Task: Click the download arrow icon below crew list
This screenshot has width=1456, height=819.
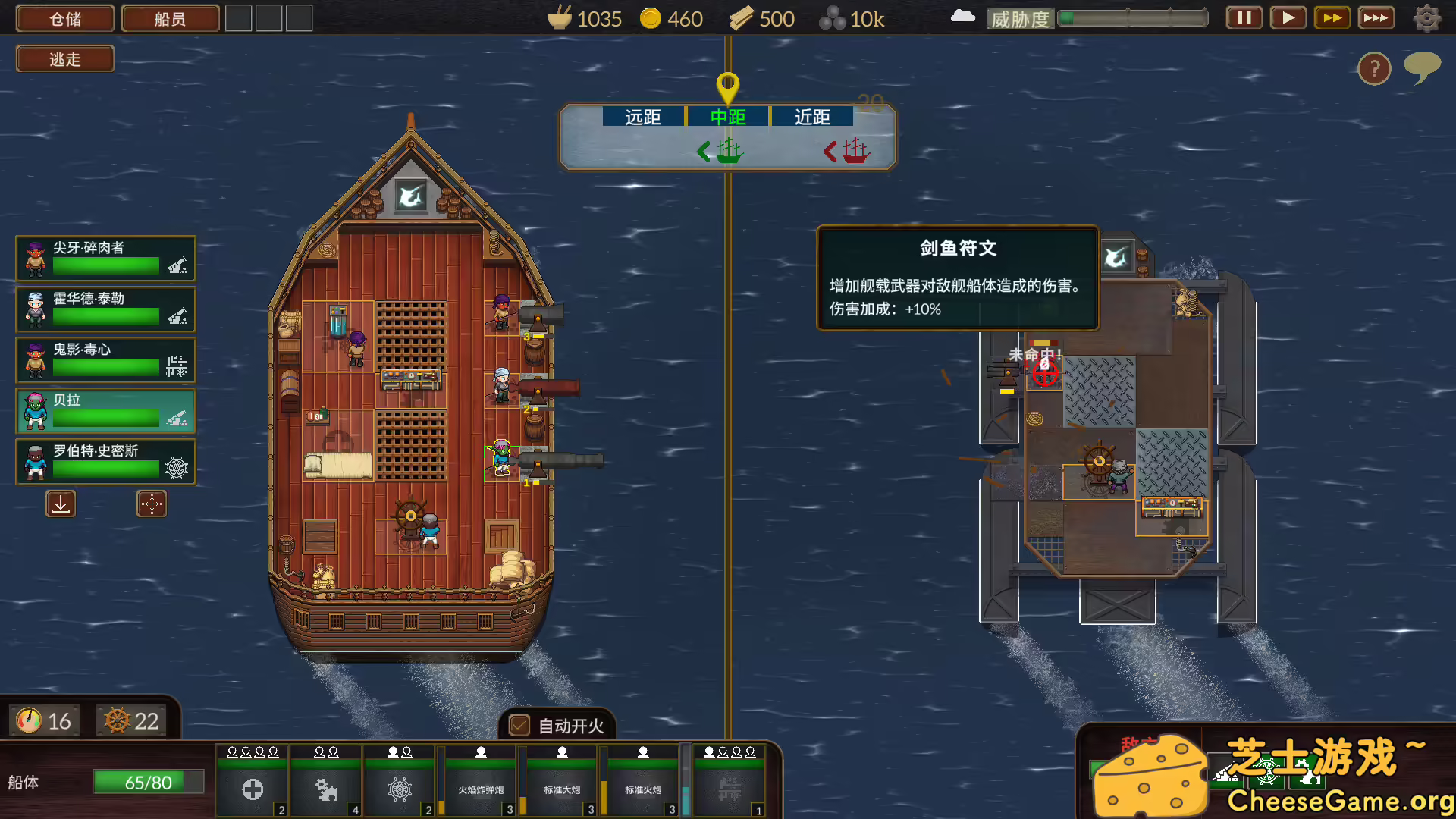Action: [x=61, y=503]
